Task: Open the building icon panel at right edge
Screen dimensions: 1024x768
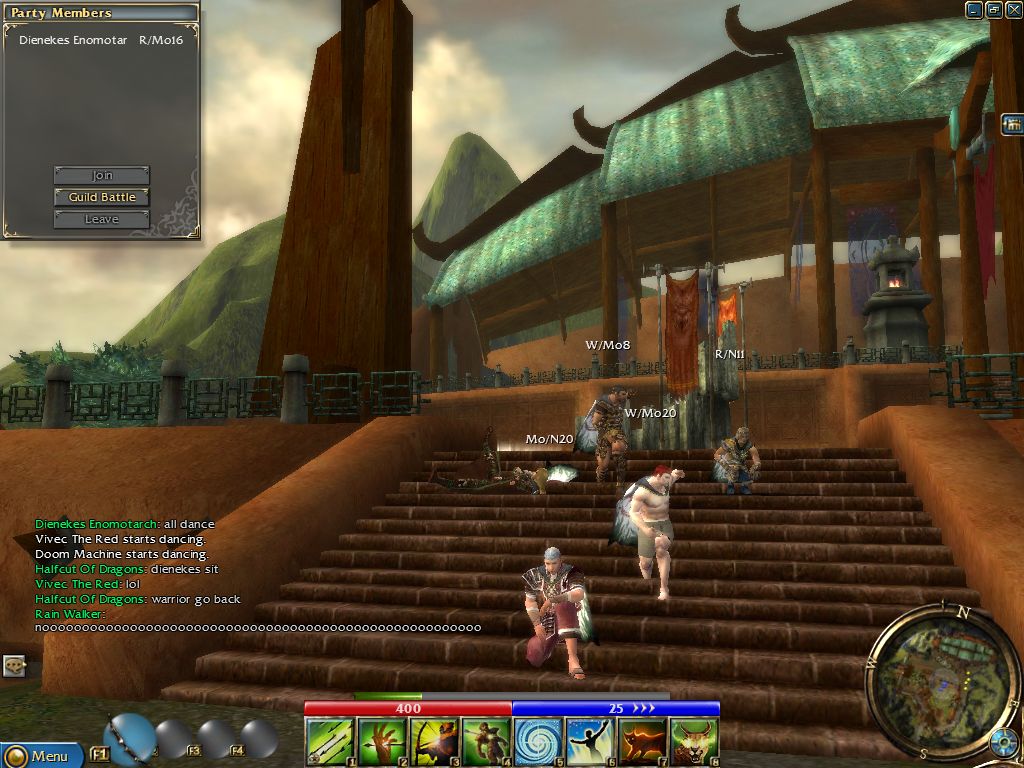Action: pyautogui.click(x=1012, y=124)
